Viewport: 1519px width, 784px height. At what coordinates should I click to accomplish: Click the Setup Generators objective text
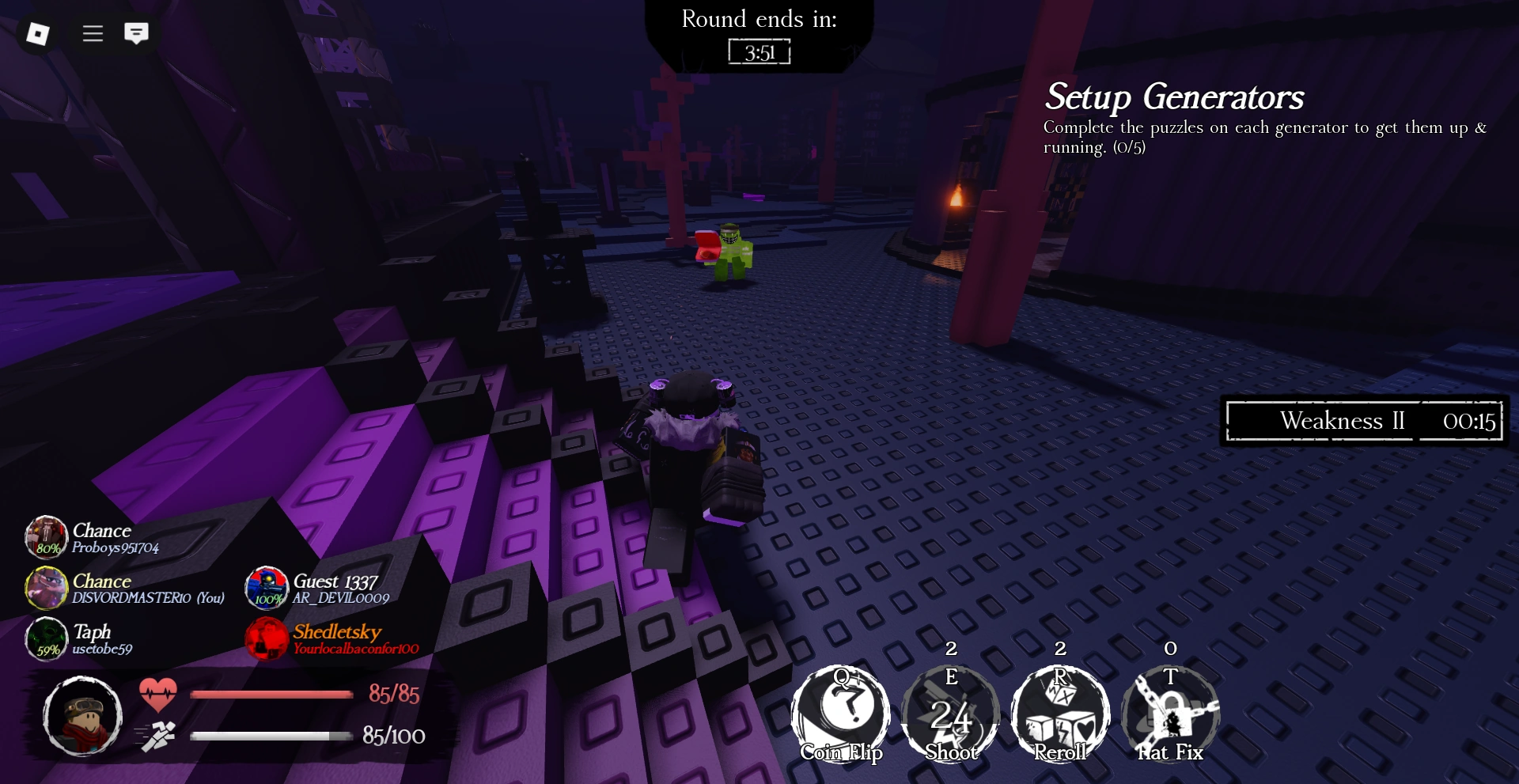[x=1174, y=98]
